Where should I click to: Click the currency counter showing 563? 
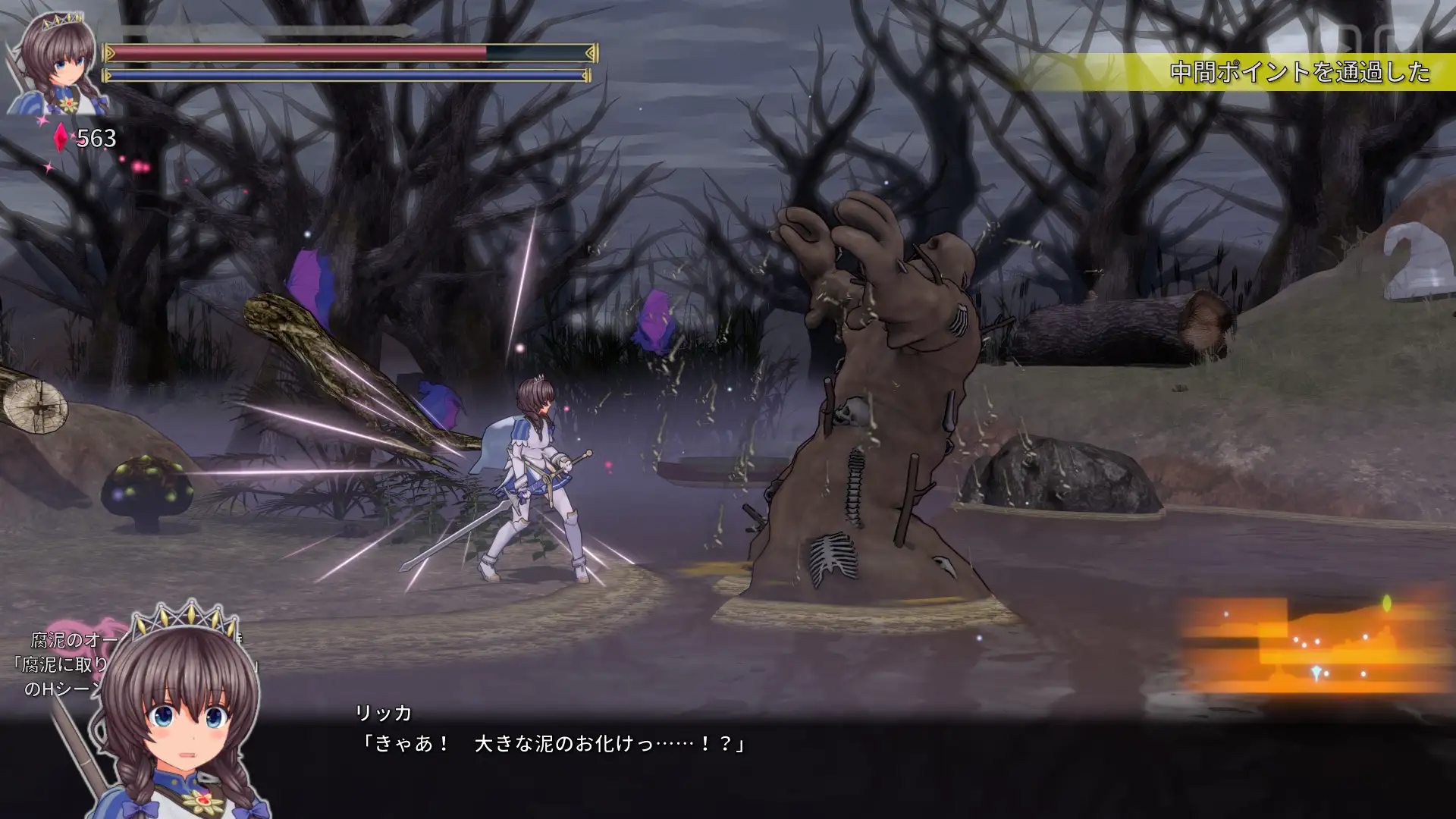click(x=95, y=139)
